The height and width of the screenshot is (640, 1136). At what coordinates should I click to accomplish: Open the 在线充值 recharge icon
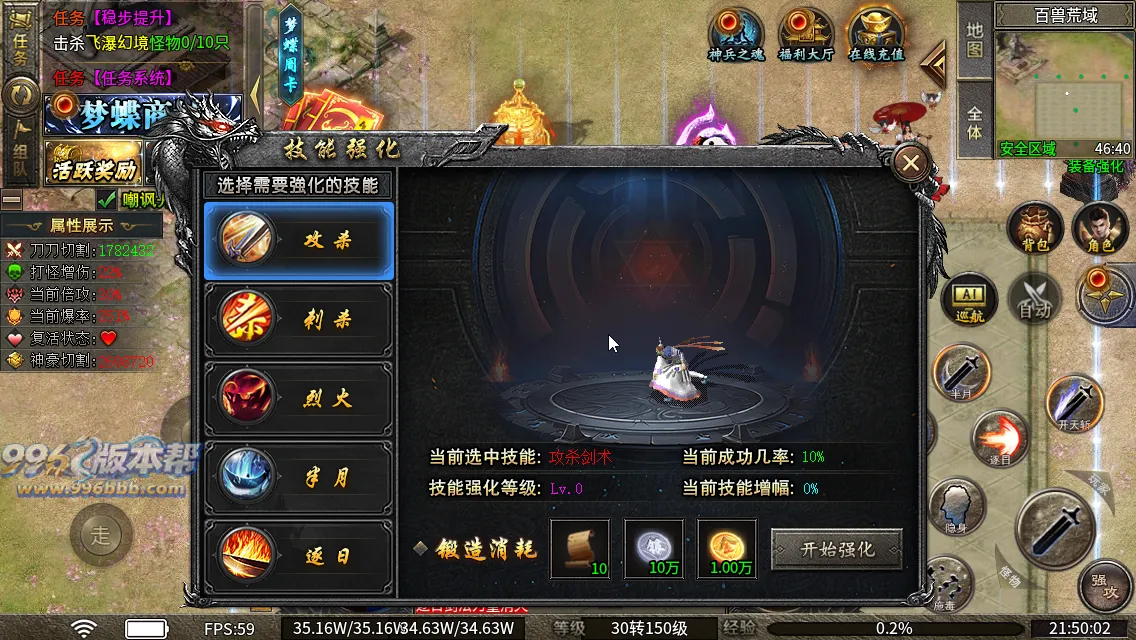[x=876, y=36]
